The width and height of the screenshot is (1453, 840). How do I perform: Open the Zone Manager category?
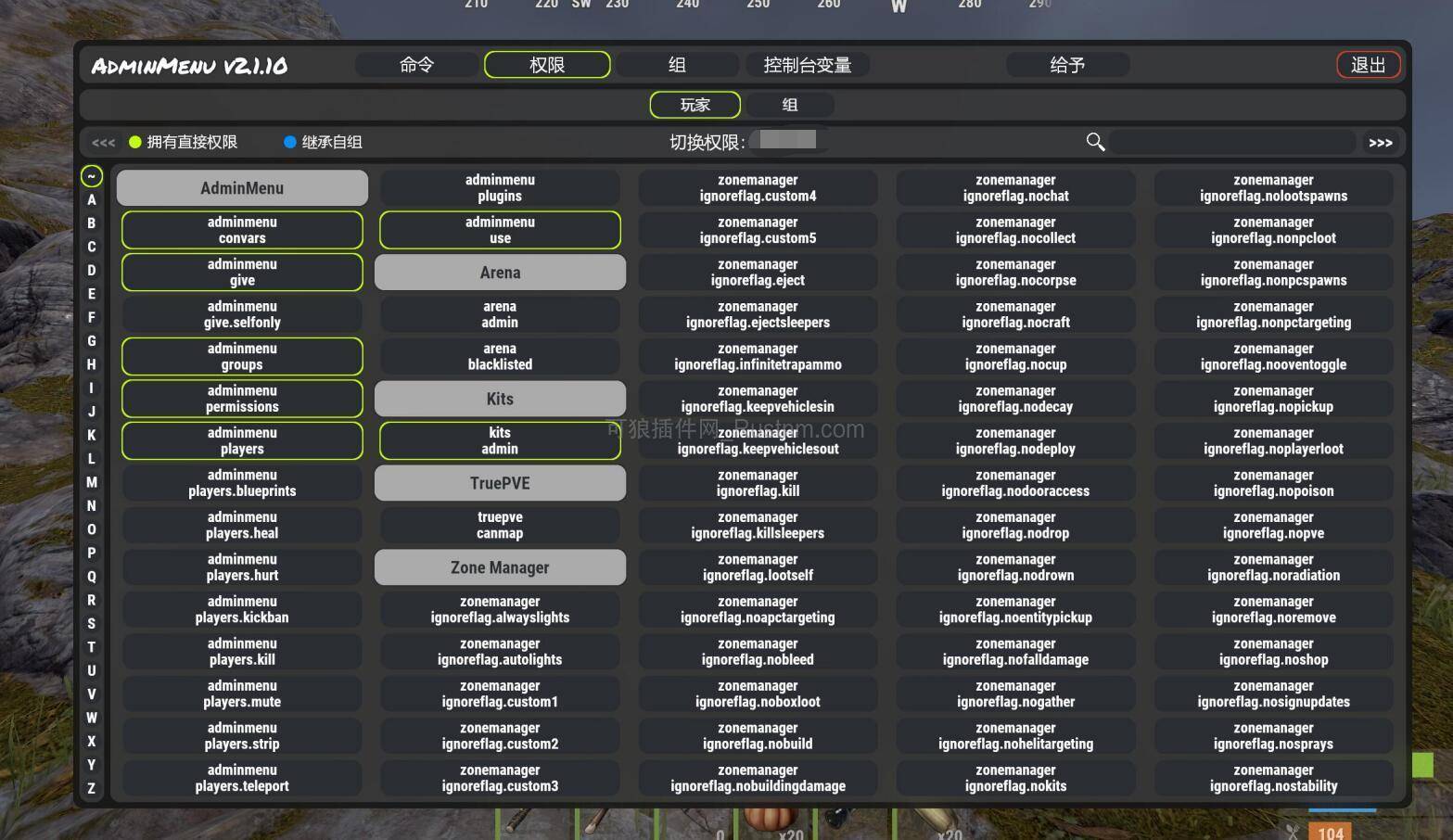pos(500,566)
